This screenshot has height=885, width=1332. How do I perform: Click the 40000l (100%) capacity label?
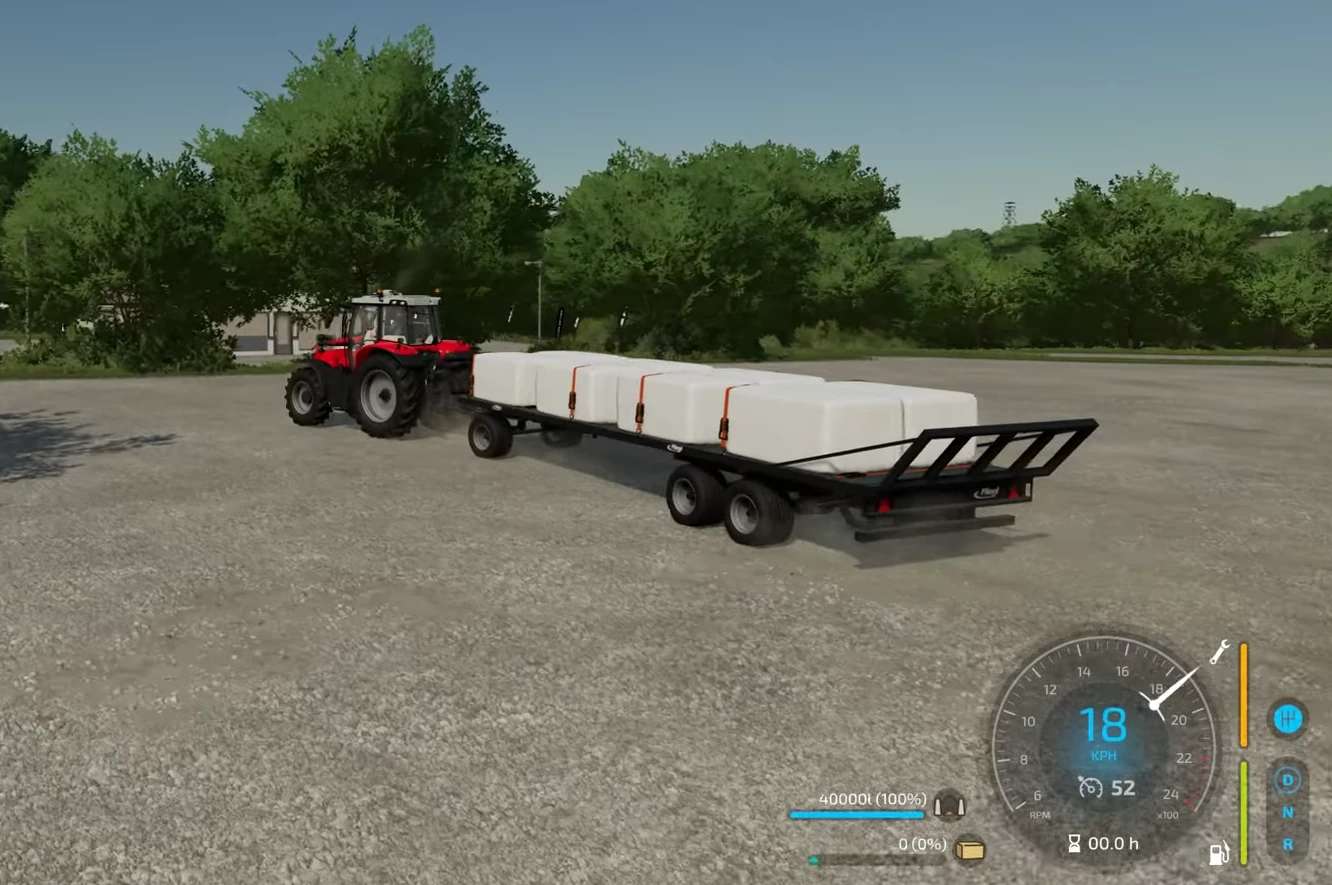[x=871, y=799]
